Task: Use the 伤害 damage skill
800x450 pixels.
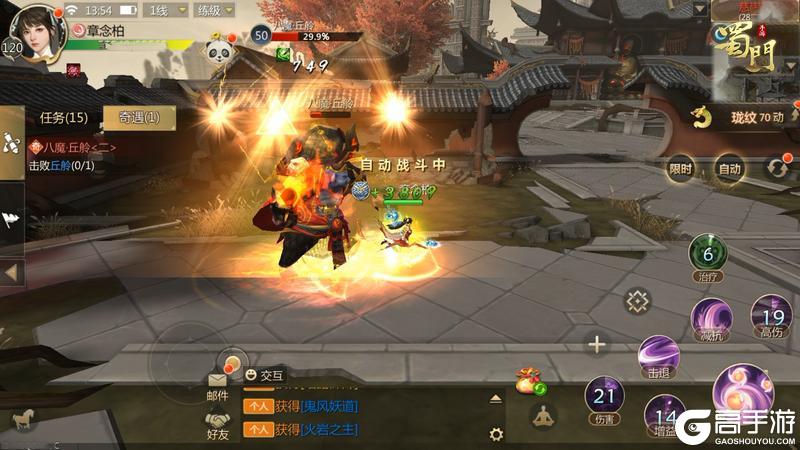Action: pyautogui.click(x=604, y=397)
